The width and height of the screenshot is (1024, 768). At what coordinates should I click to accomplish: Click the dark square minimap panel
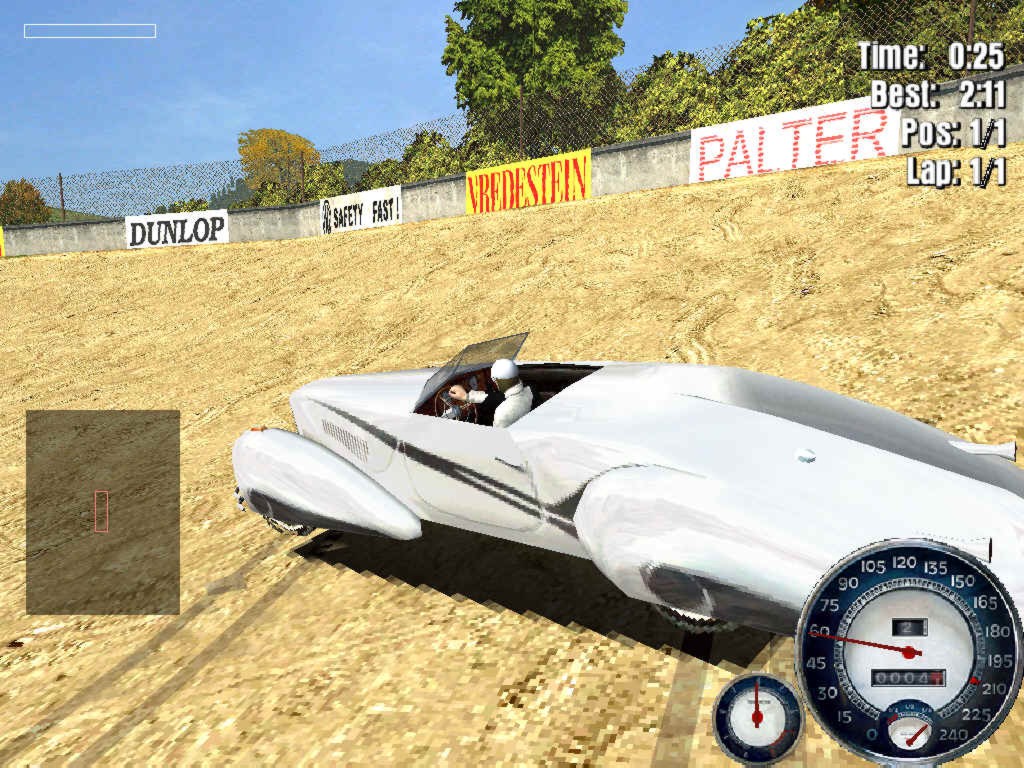(103, 511)
